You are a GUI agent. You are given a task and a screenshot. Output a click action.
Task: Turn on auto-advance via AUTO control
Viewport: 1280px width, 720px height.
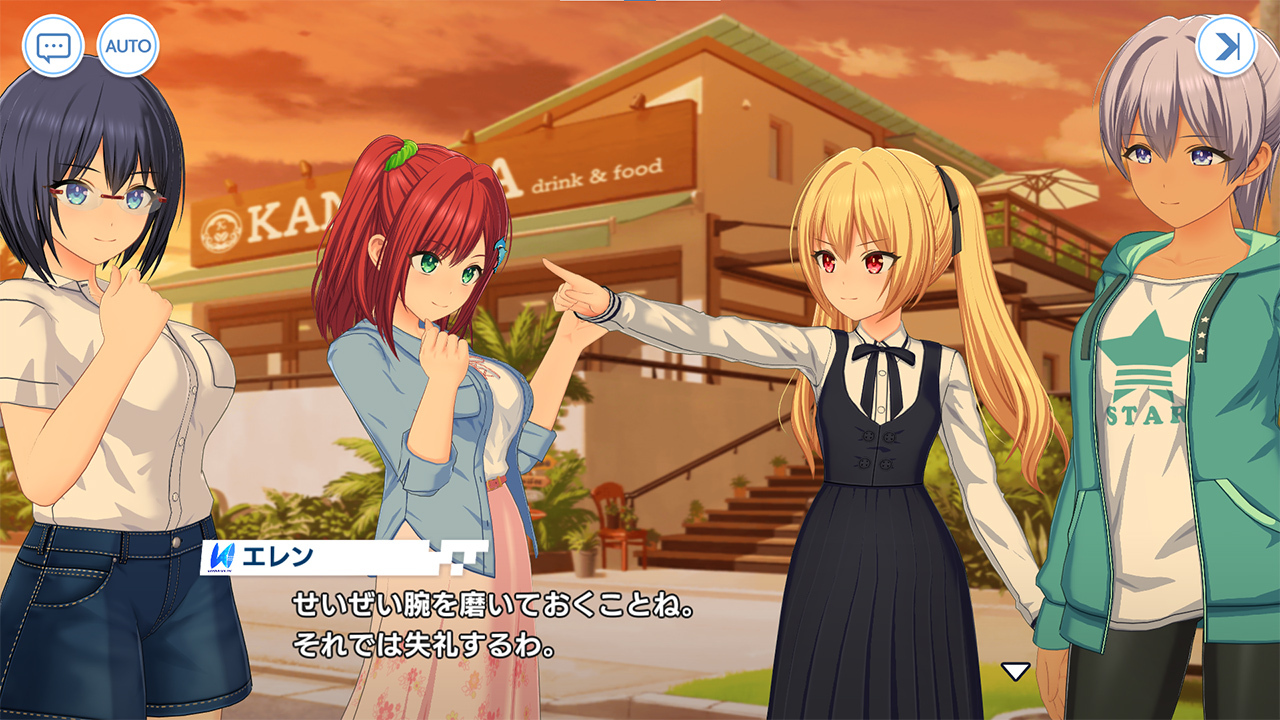pos(130,44)
